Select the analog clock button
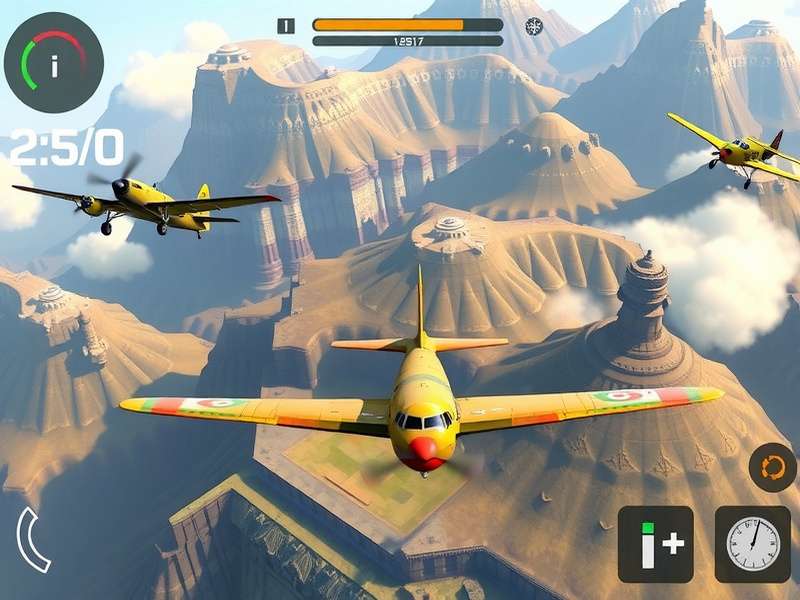 752,544
